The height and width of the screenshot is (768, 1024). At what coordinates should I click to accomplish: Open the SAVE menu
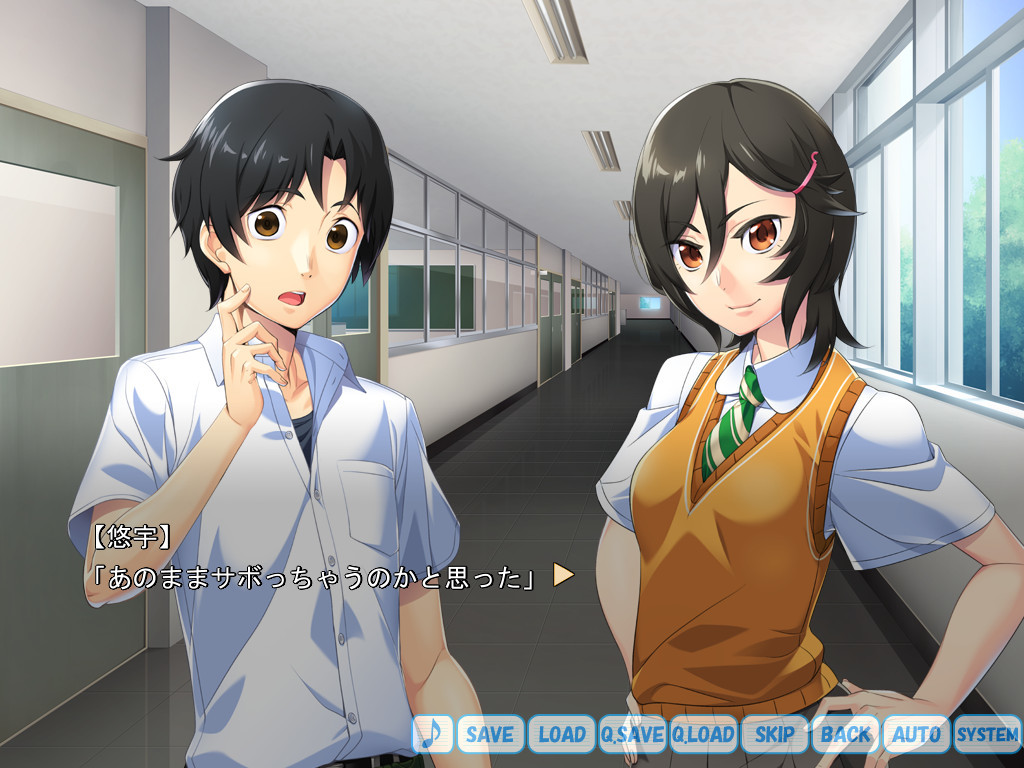[x=490, y=734]
